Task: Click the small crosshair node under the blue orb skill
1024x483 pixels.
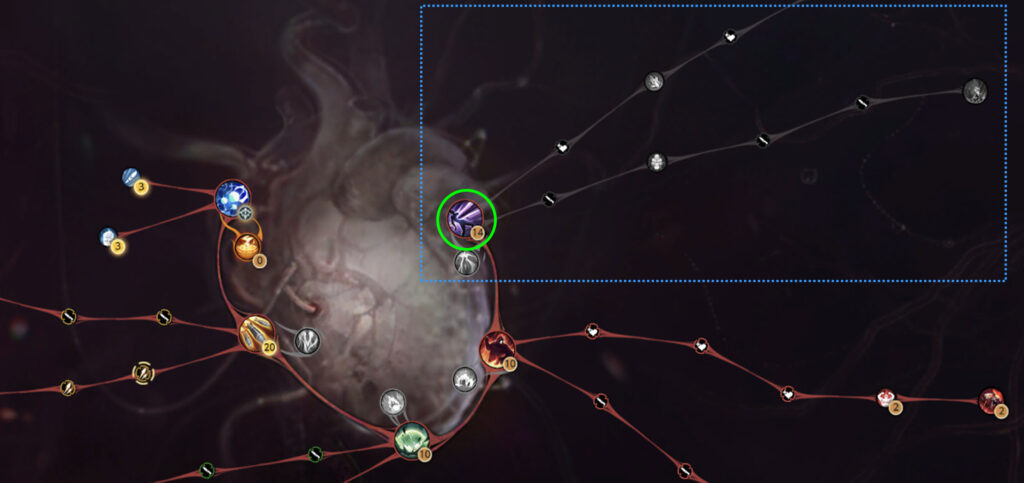Action: (245, 213)
